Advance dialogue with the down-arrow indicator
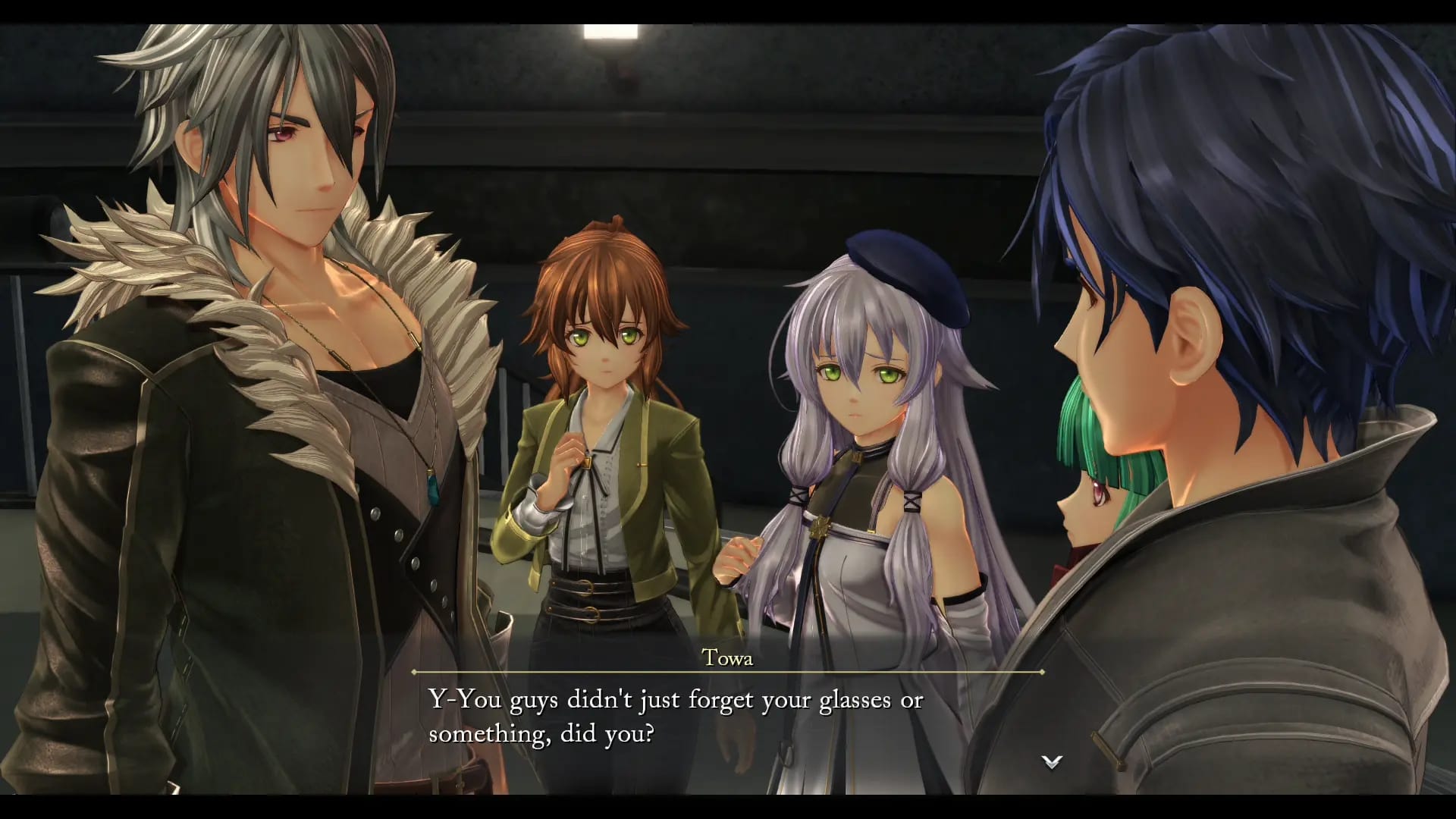1456x819 pixels. tap(1051, 762)
